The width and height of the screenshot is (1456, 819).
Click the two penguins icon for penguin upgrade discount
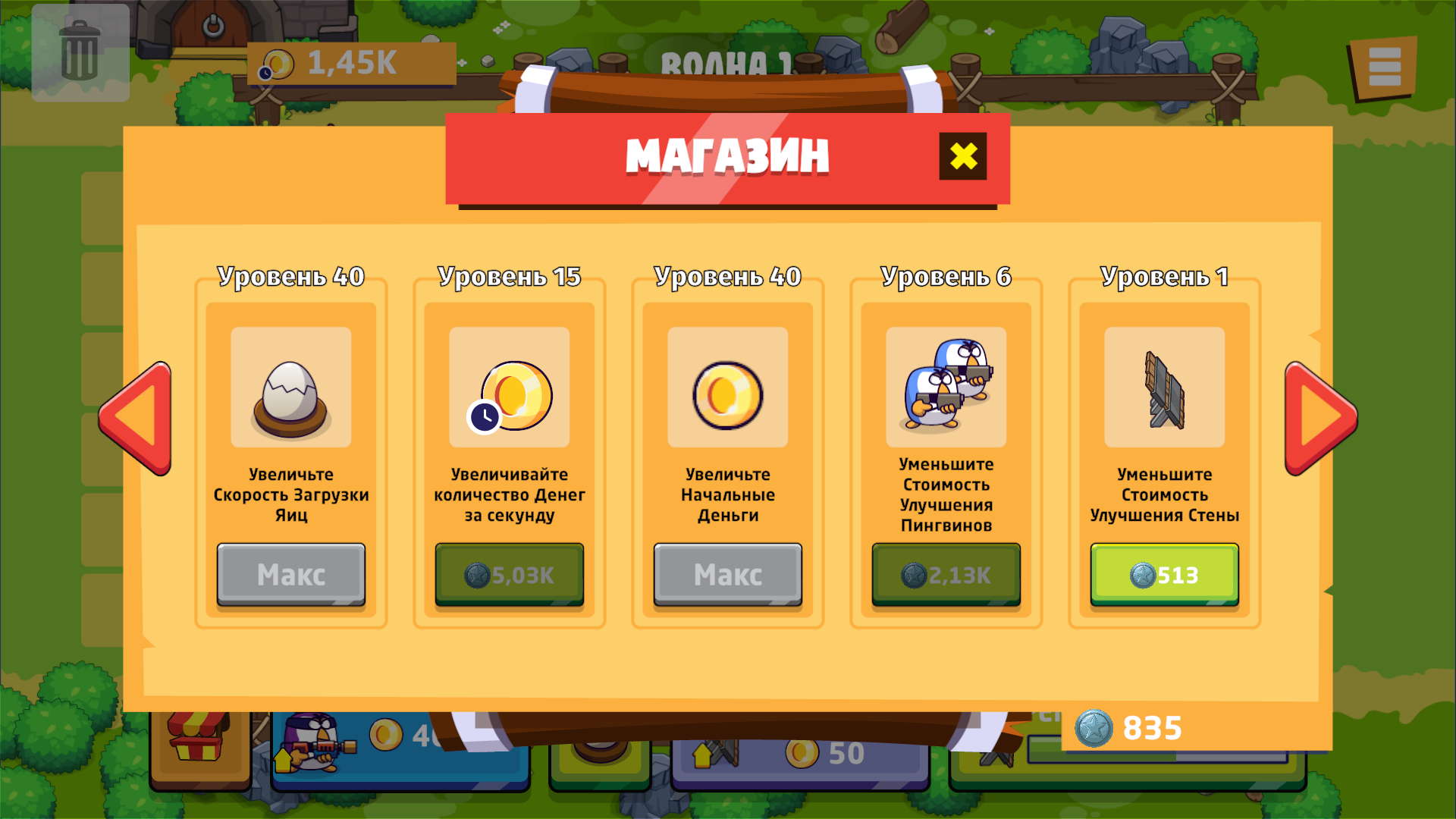(946, 387)
